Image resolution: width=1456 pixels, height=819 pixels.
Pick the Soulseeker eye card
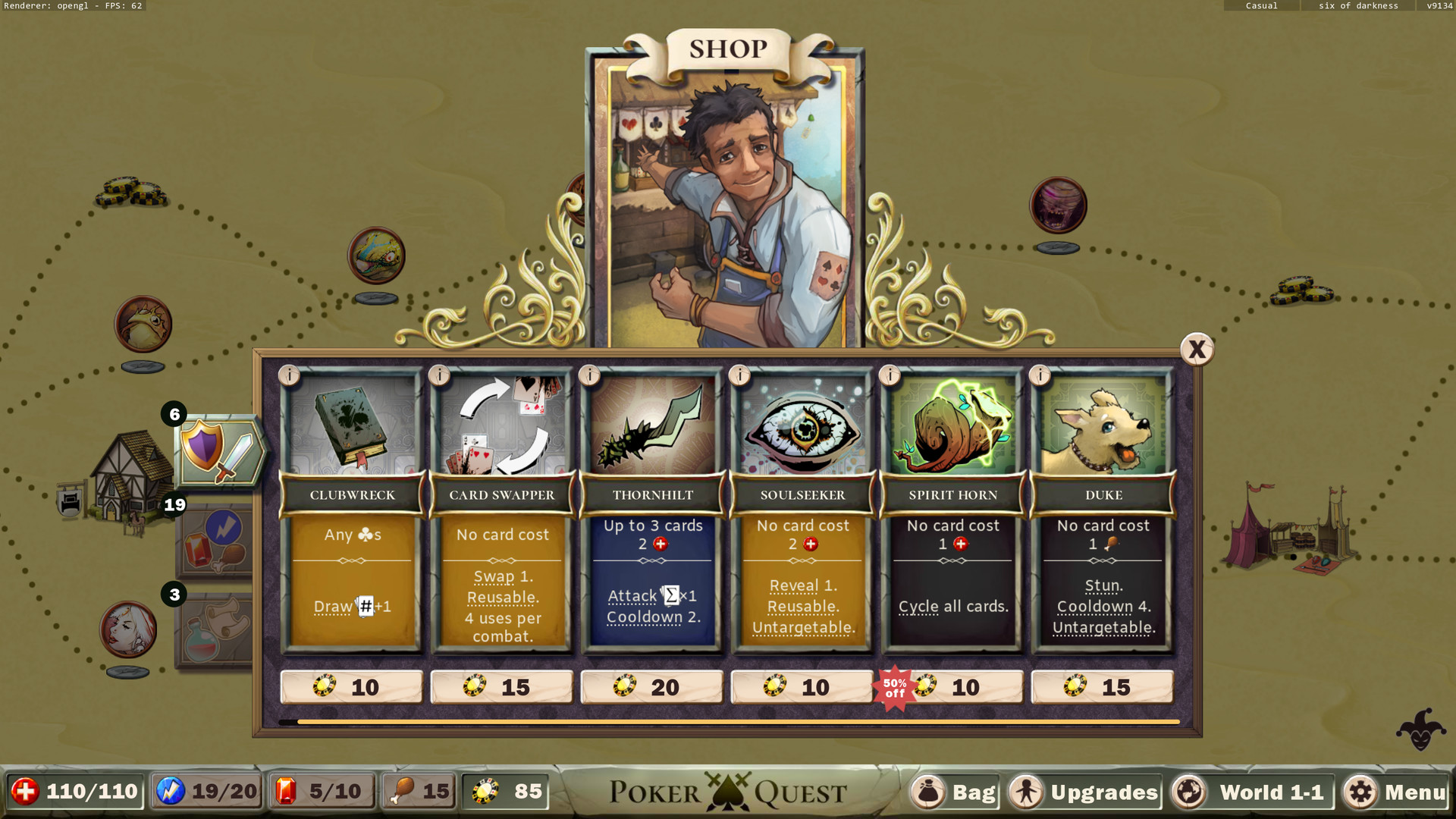(802, 510)
